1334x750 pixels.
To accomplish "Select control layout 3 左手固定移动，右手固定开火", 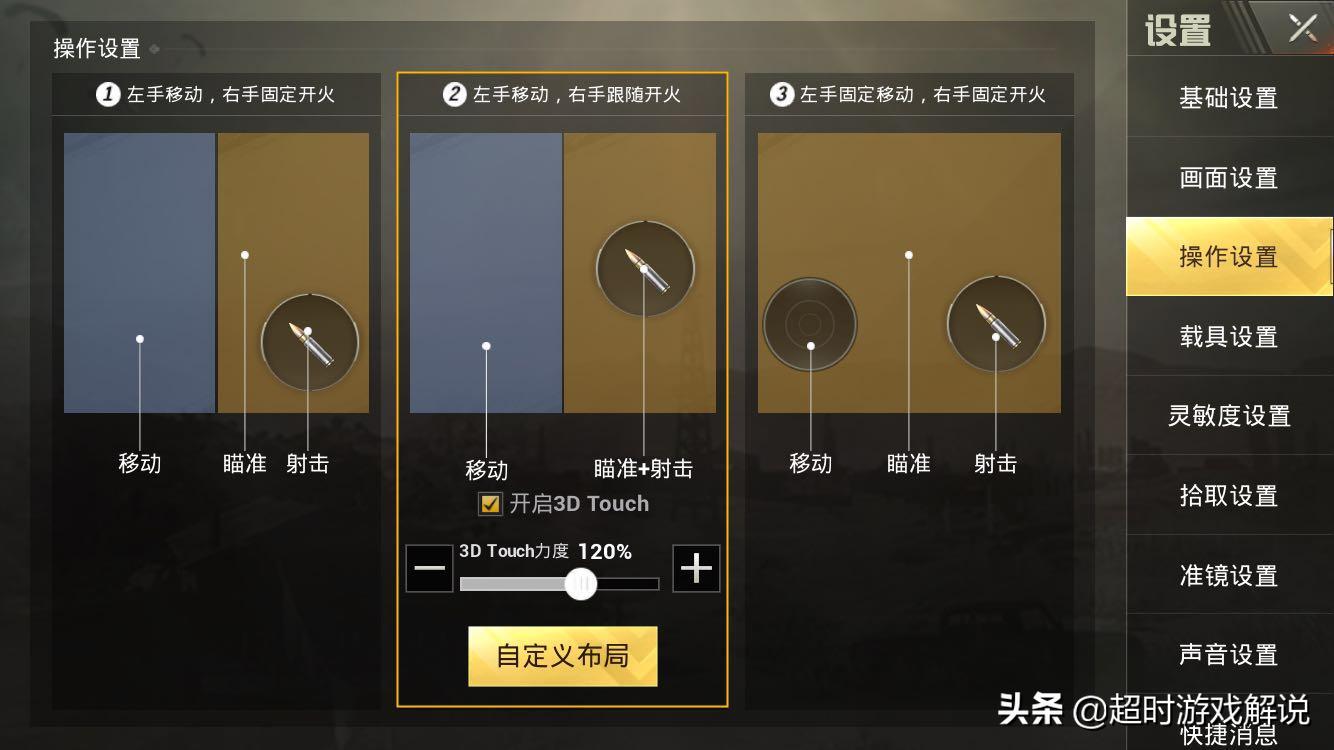I will pos(906,94).
